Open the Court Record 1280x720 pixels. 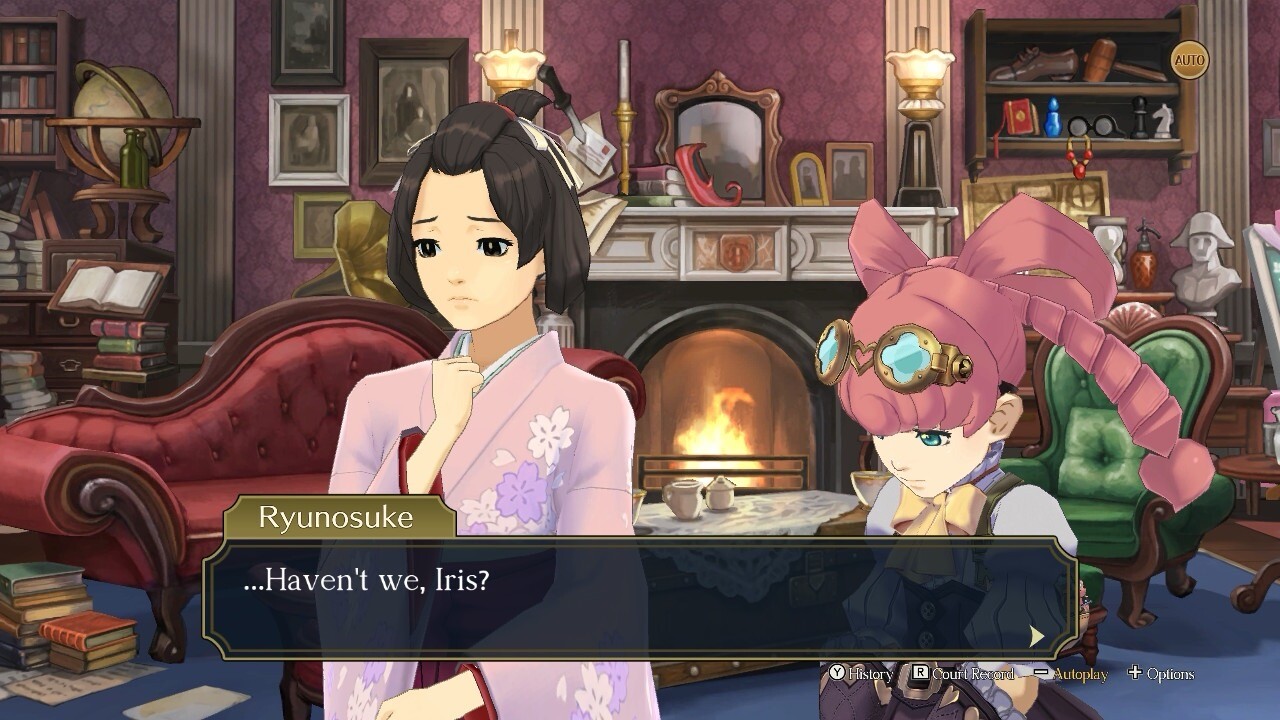962,674
